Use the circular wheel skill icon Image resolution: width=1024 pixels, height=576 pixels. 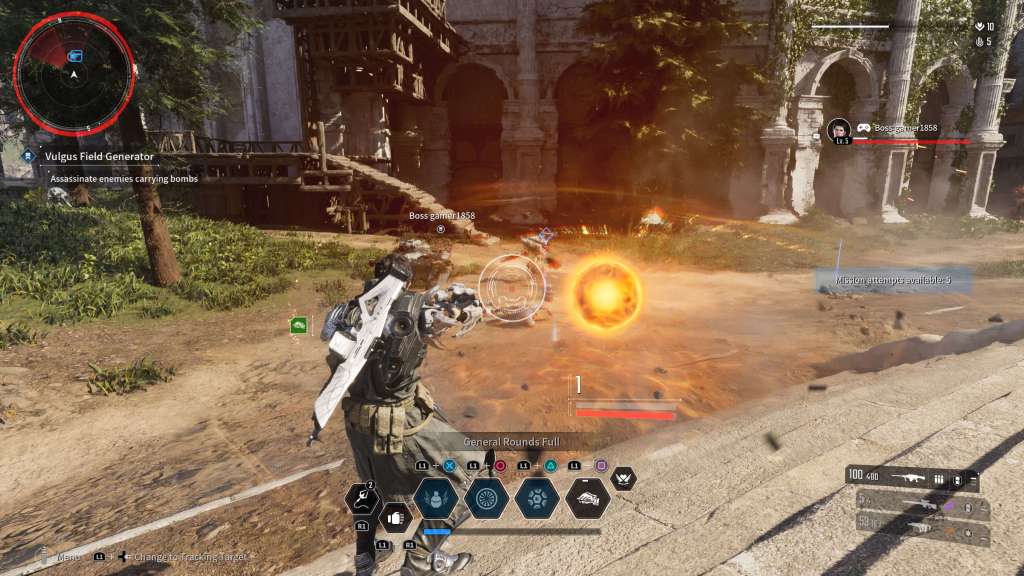pos(487,497)
